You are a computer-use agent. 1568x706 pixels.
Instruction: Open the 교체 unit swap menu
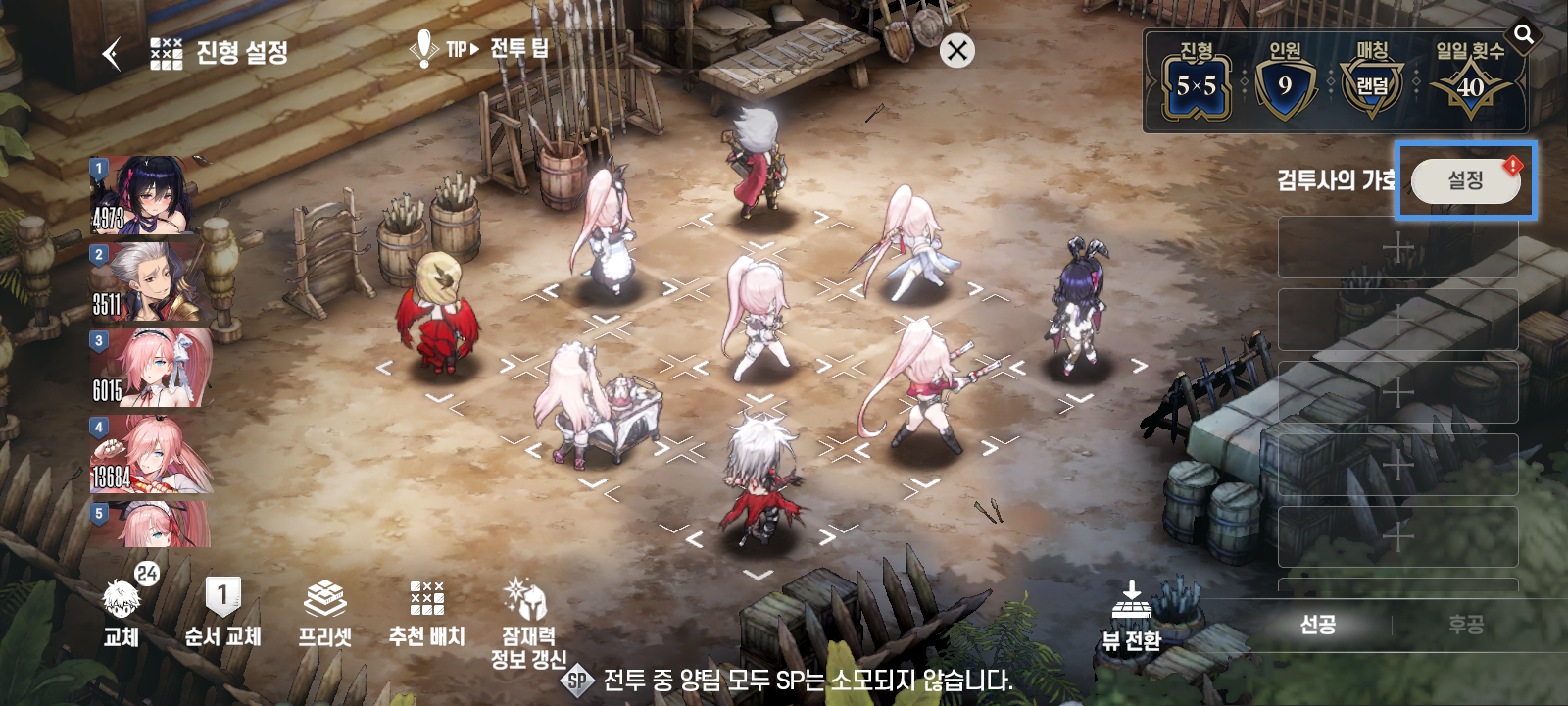pyautogui.click(x=122, y=612)
